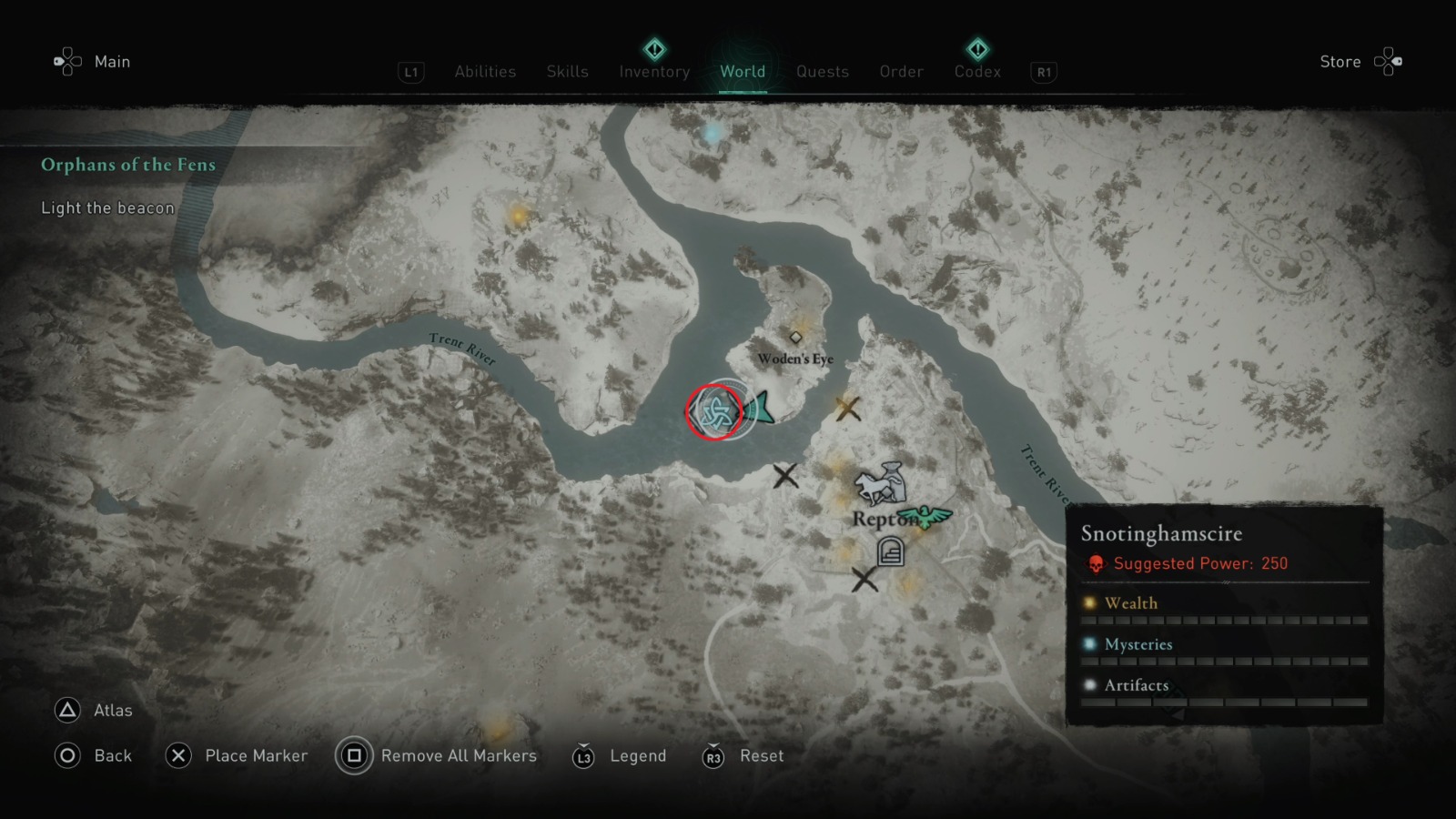Reset the map view
Viewport: 1456px width, 819px height.
pos(761,755)
